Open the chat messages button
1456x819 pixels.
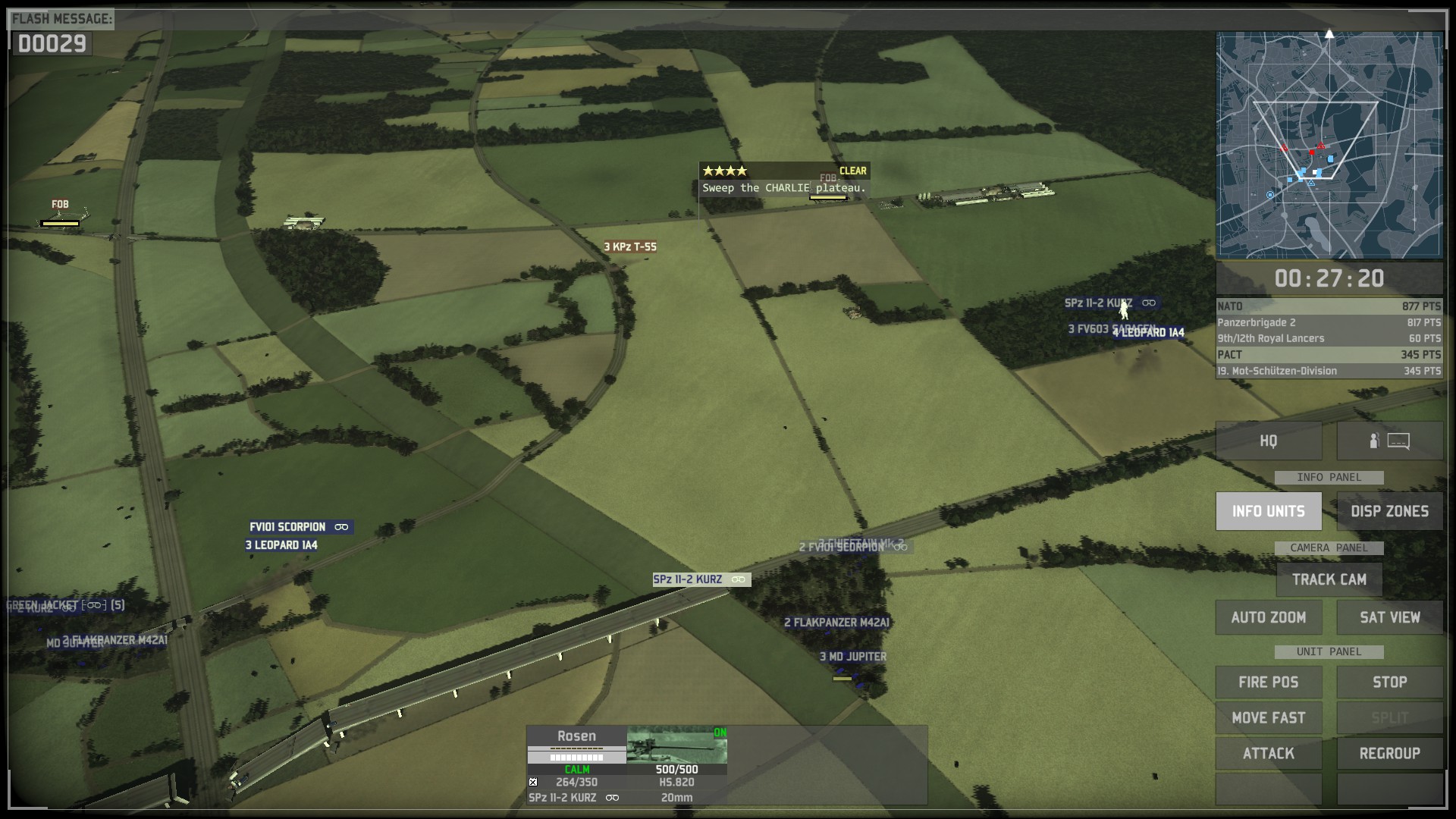(x=1389, y=441)
